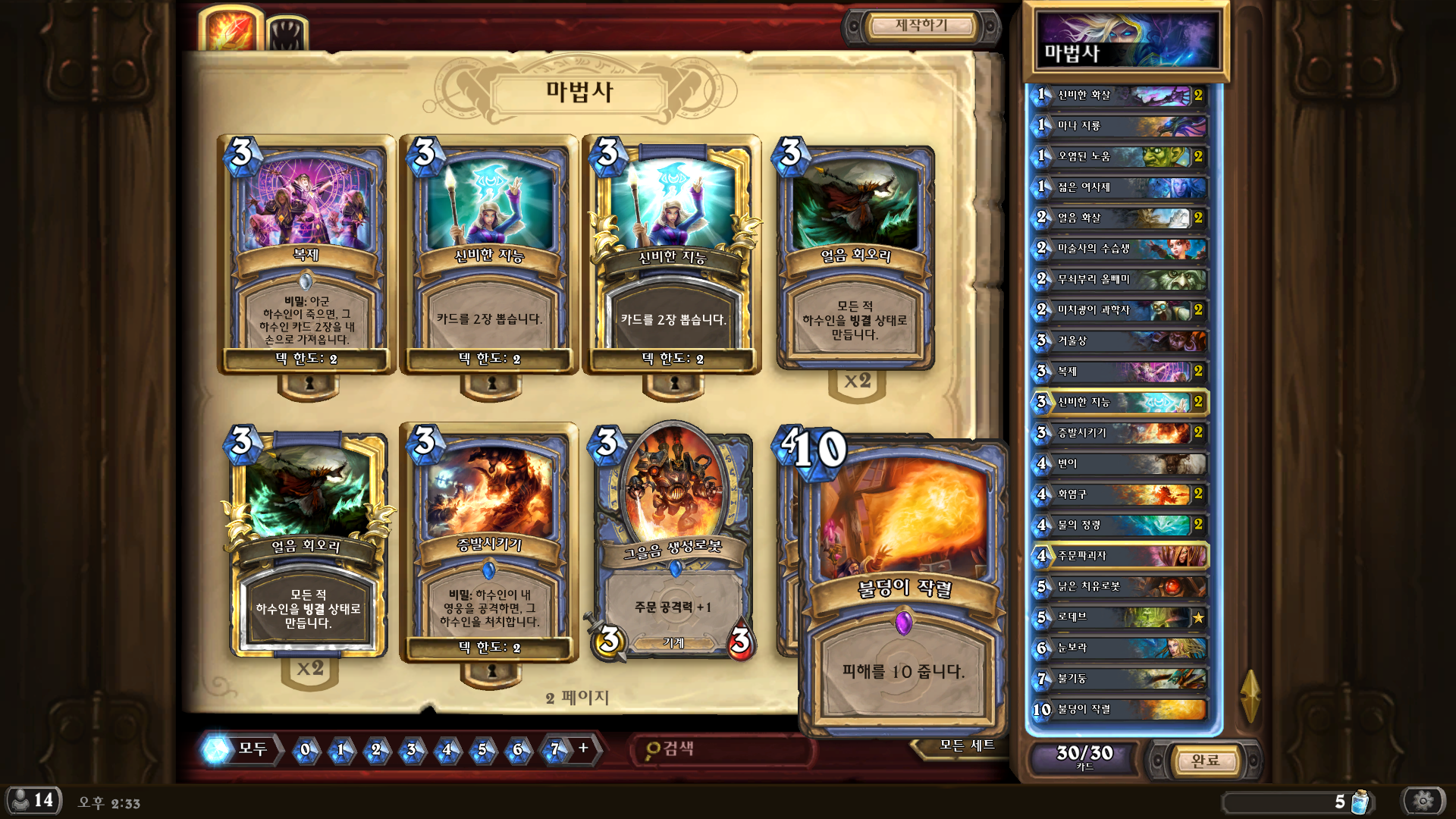
Task: Pick the 증발시키기 secret card
Action: 489,542
